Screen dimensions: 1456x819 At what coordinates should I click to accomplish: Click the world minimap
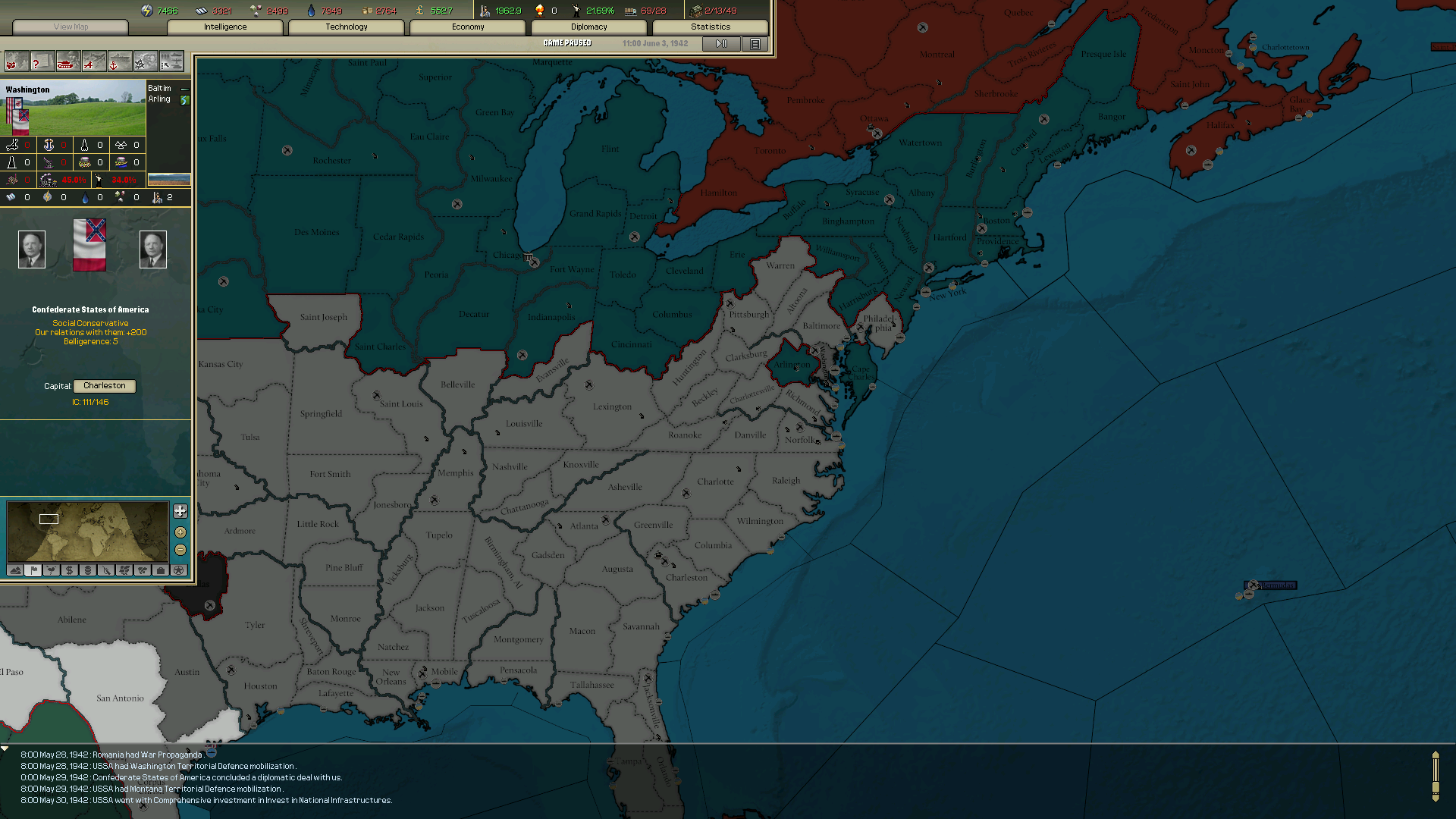pyautogui.click(x=87, y=532)
